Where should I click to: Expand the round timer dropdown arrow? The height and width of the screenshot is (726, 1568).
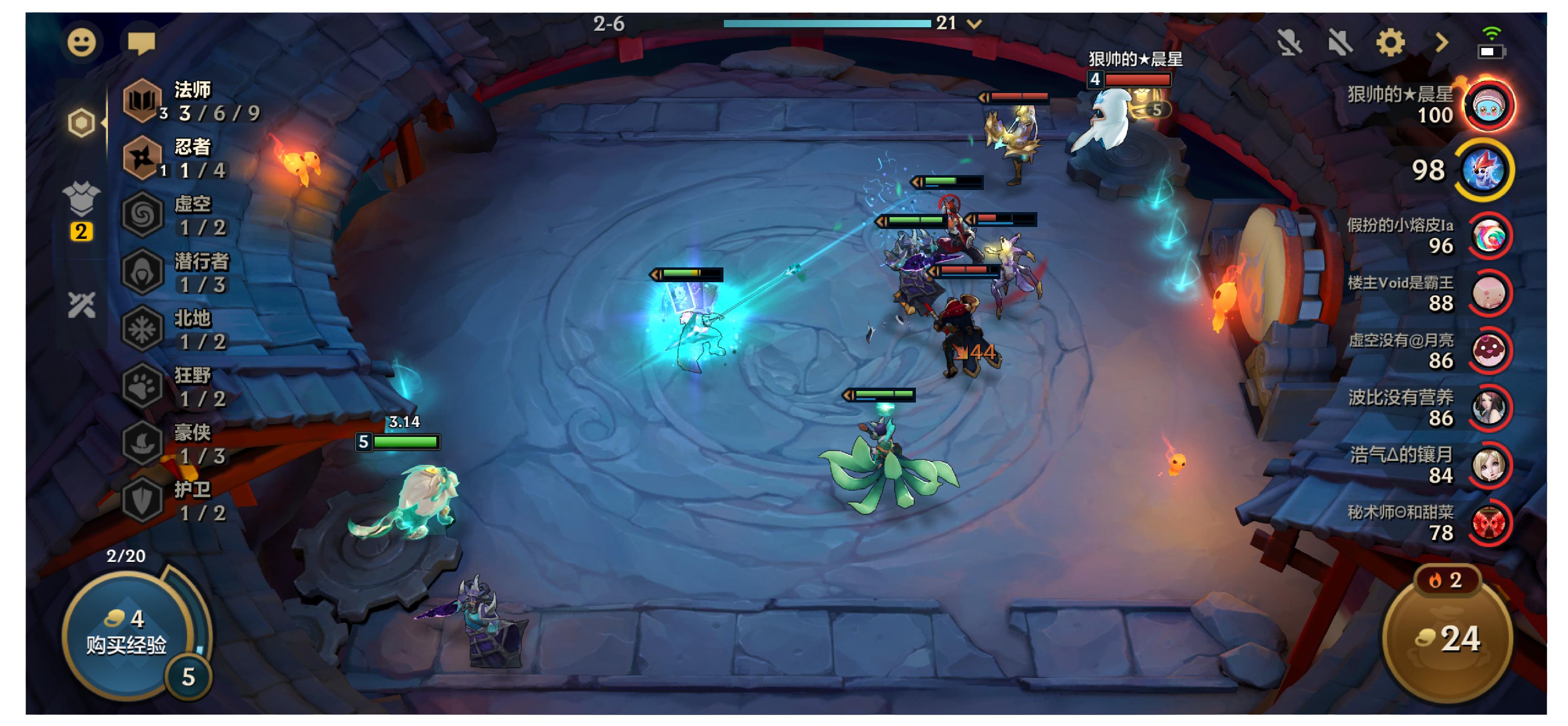coord(975,24)
